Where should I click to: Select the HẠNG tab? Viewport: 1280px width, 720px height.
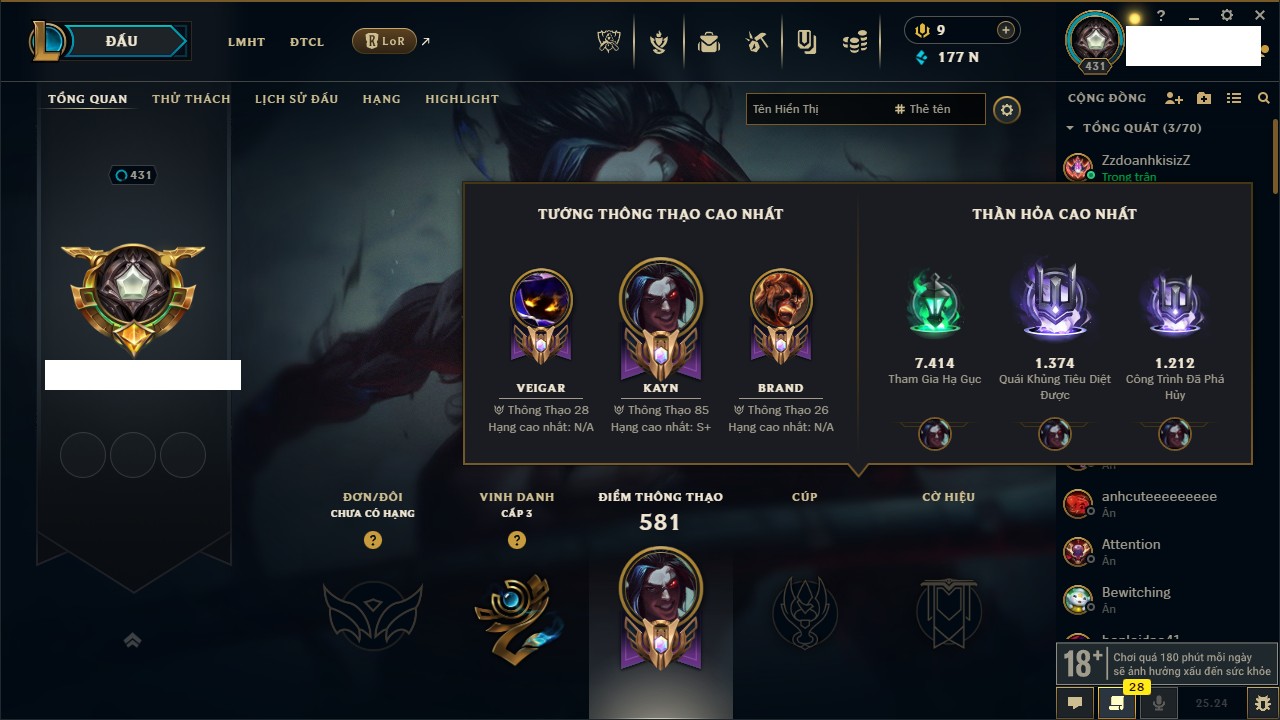[x=381, y=99]
